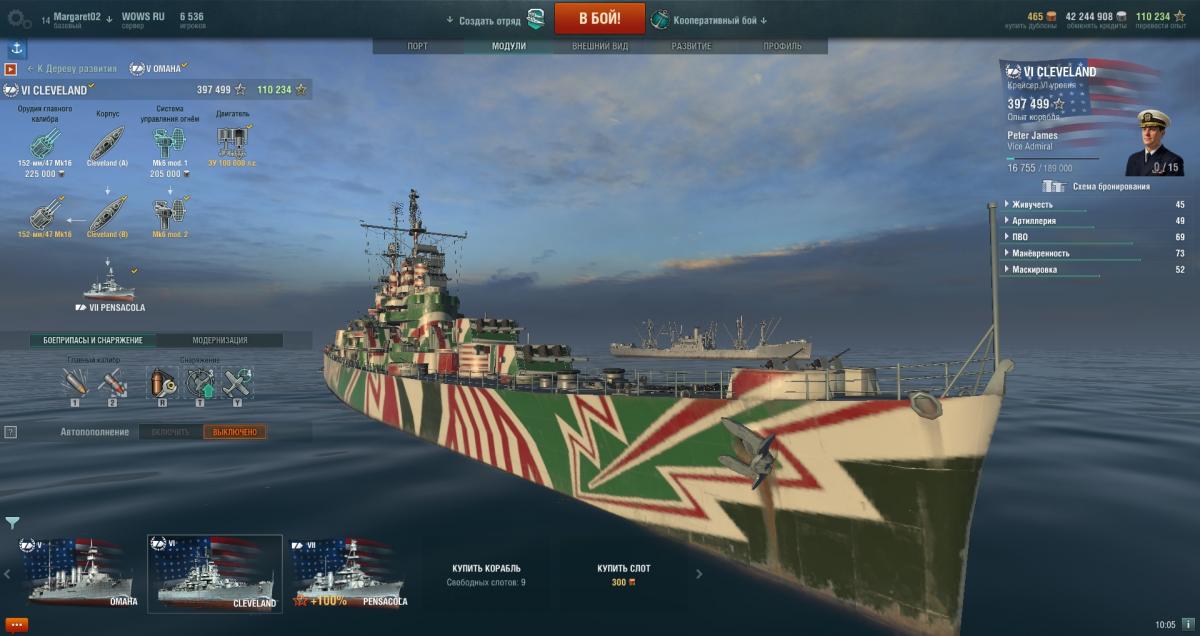
Task: Open the ВНЕШНИЙ ВИД tab
Action: [600, 47]
